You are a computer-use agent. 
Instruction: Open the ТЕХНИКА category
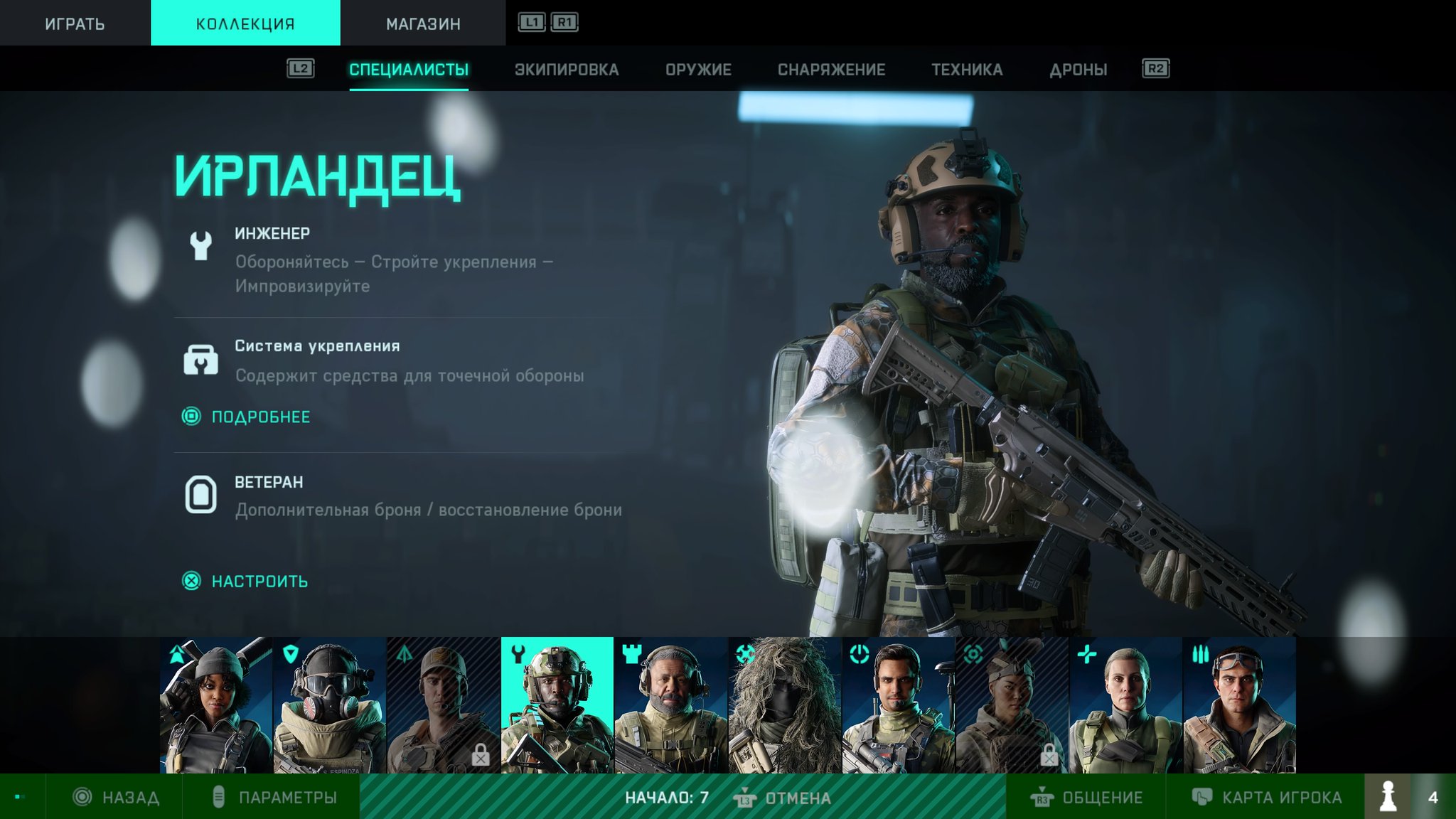967,70
